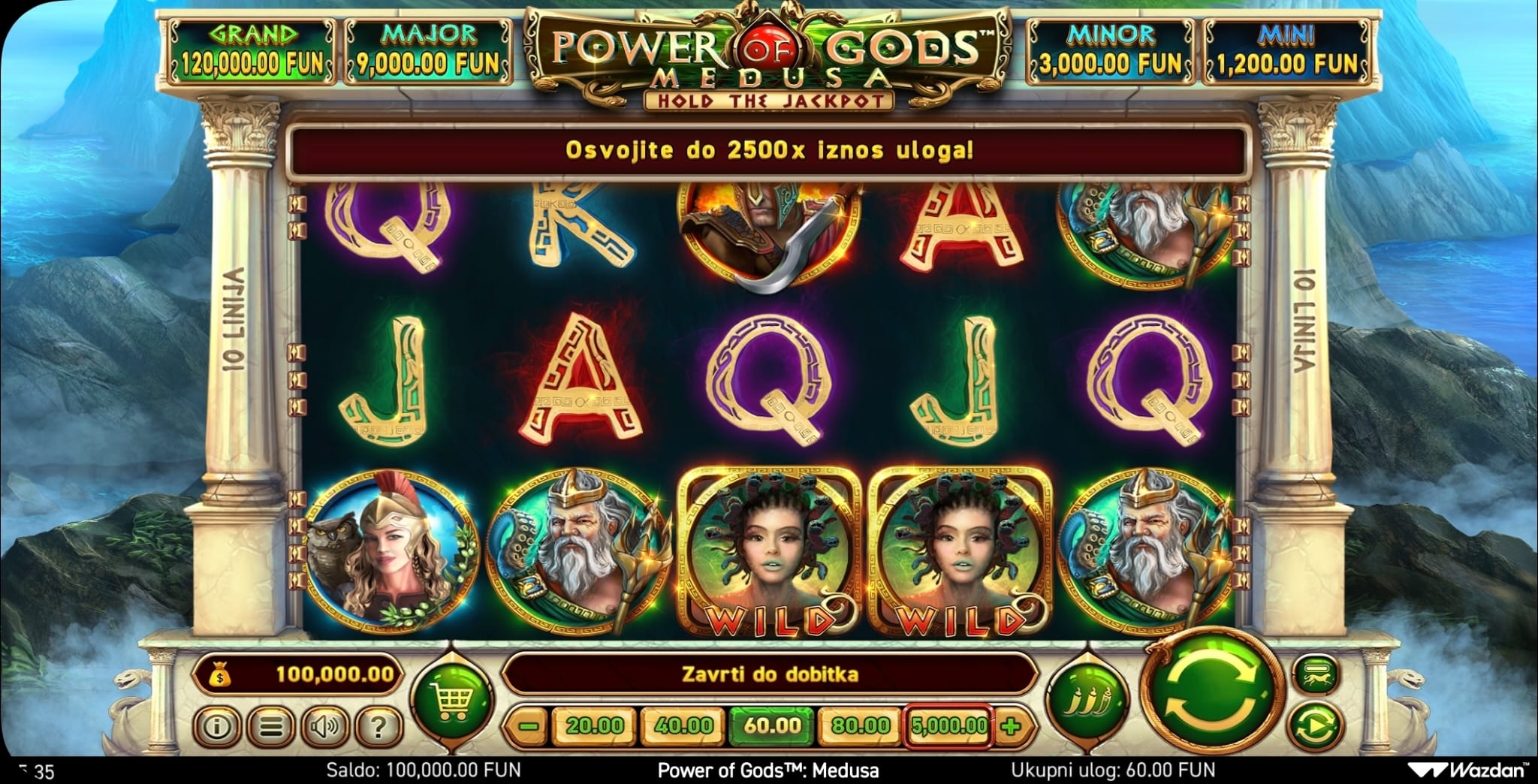This screenshot has width=1538, height=784.
Task: Open the info paytable button
Action: point(217,726)
